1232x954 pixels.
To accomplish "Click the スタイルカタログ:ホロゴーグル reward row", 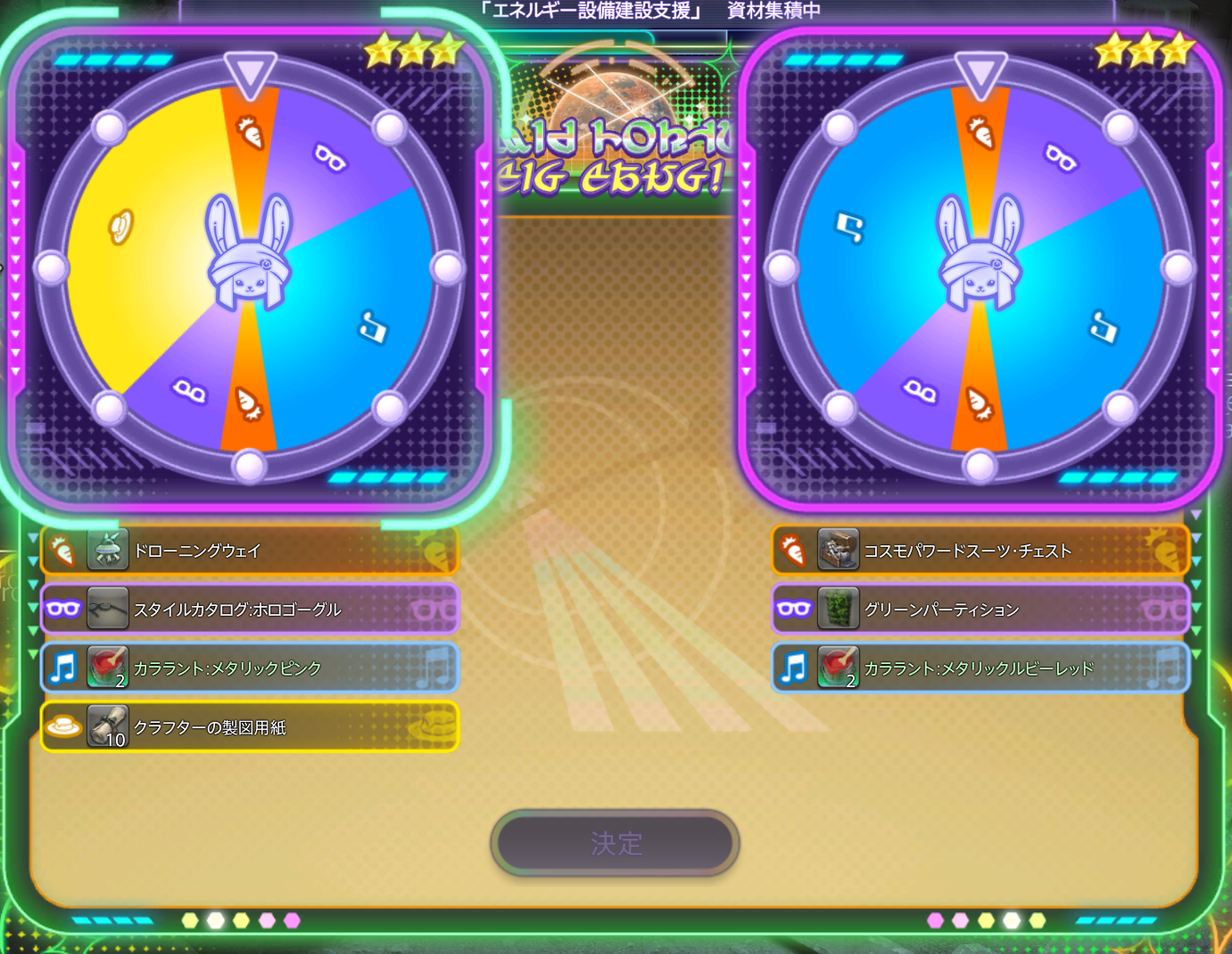I will 250,610.
